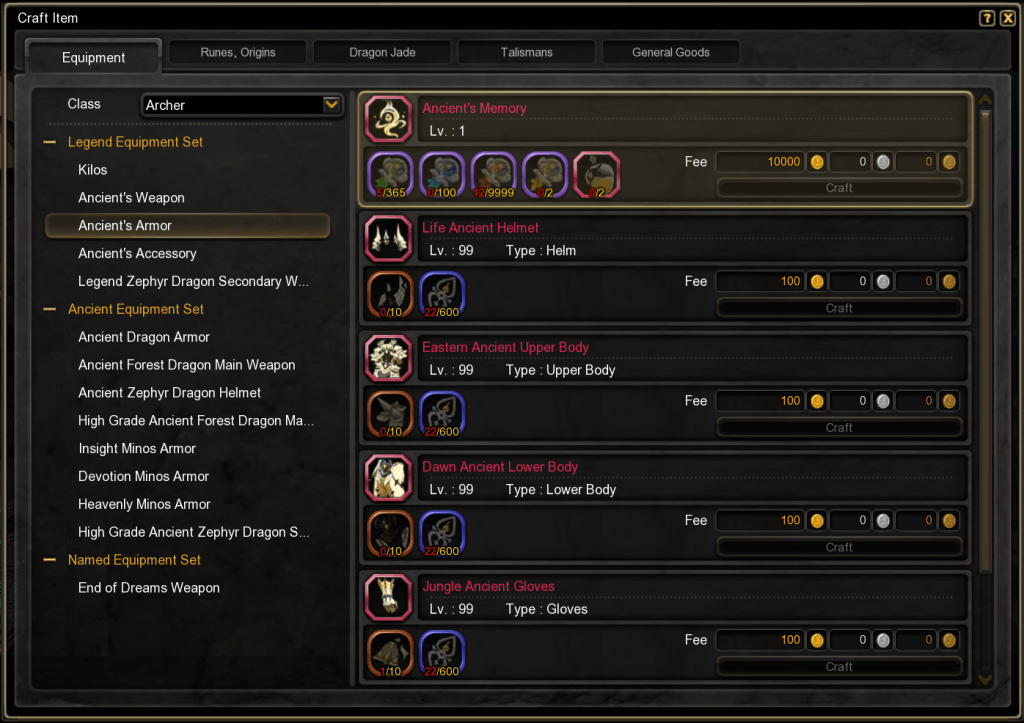Choose End of Dreams Weapon
Image resolution: width=1024 pixels, height=723 pixels.
[149, 588]
